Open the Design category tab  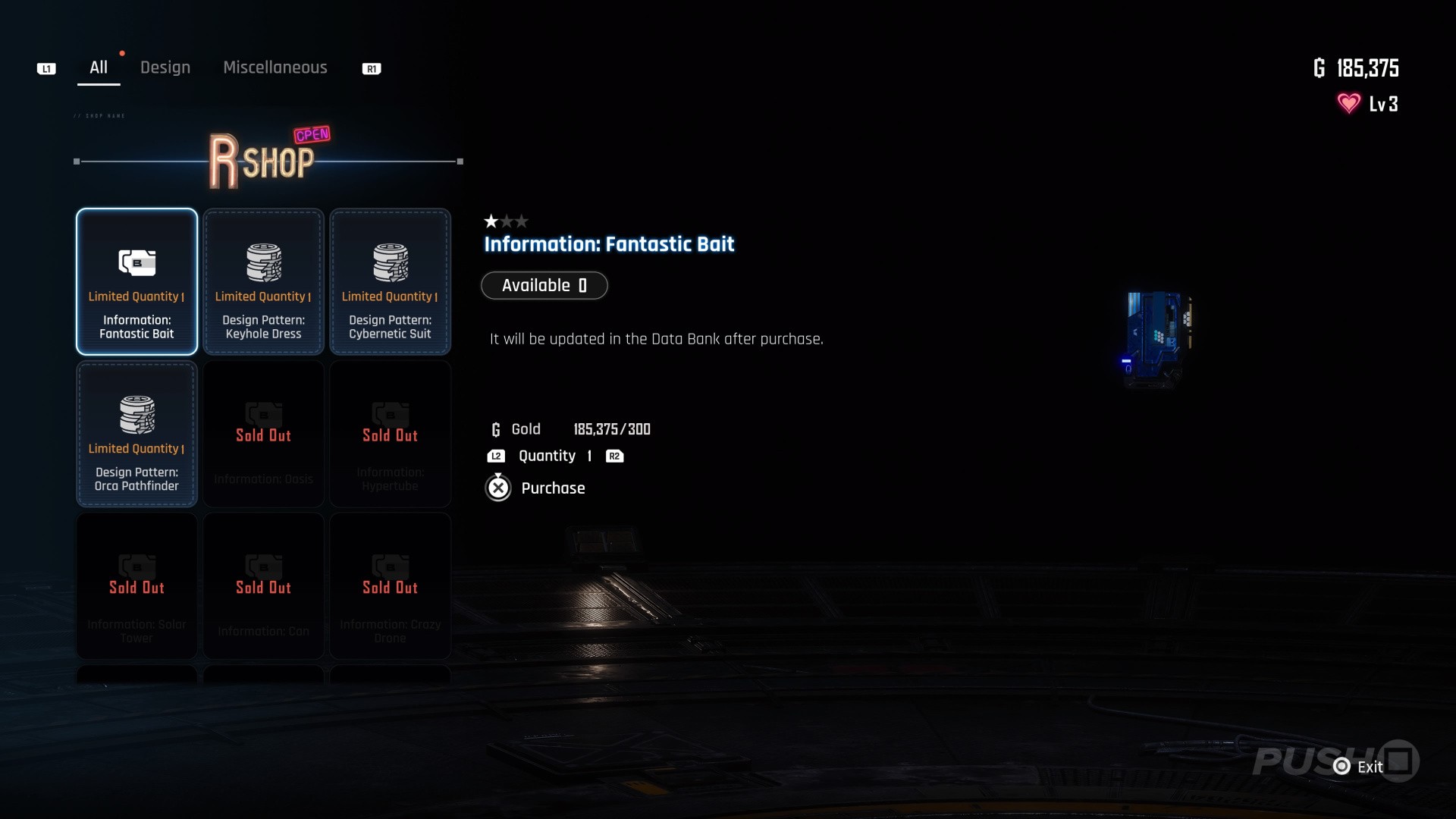pyautogui.click(x=165, y=67)
